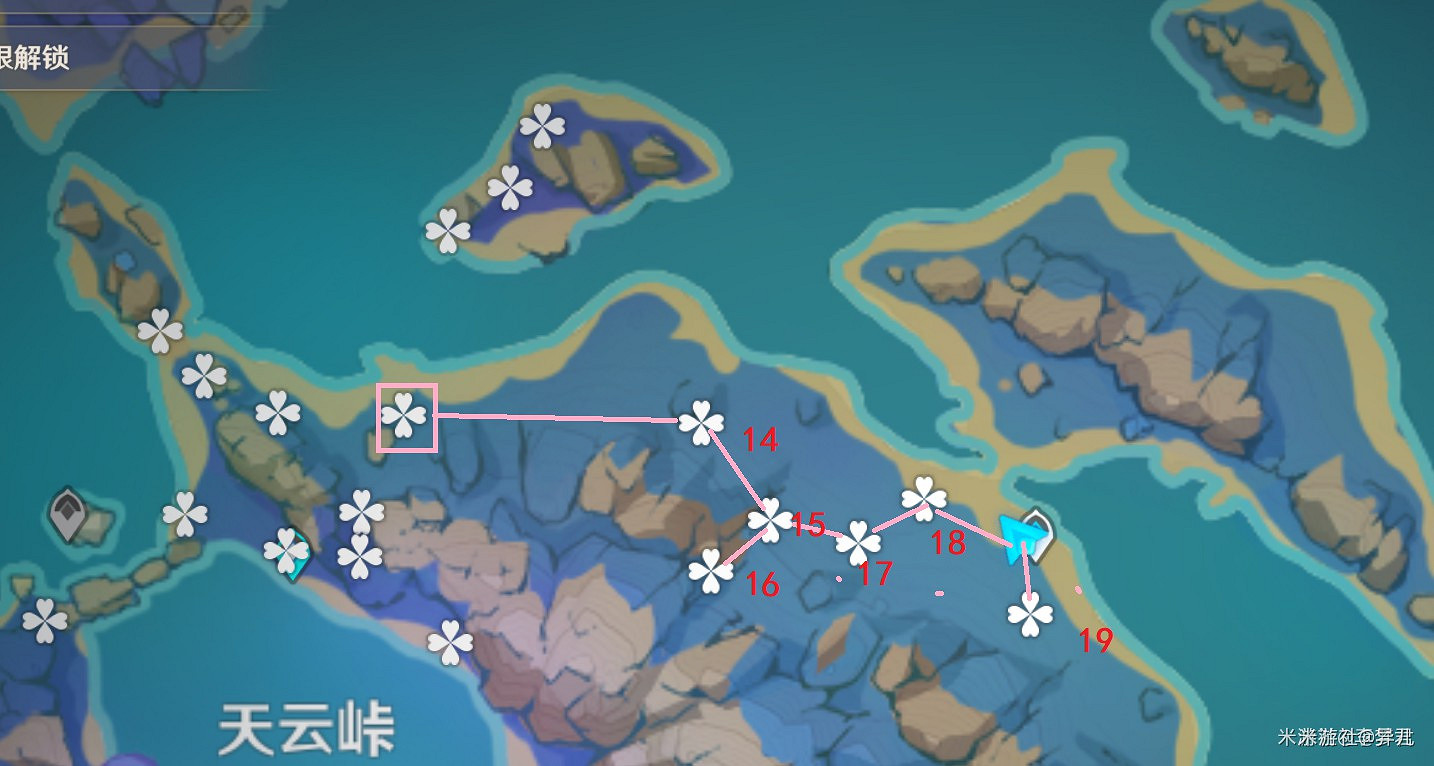Screen dimensions: 1434x766
Task: Toggle the leftmost Sea Ganoderma near map edge
Action: 43,618
